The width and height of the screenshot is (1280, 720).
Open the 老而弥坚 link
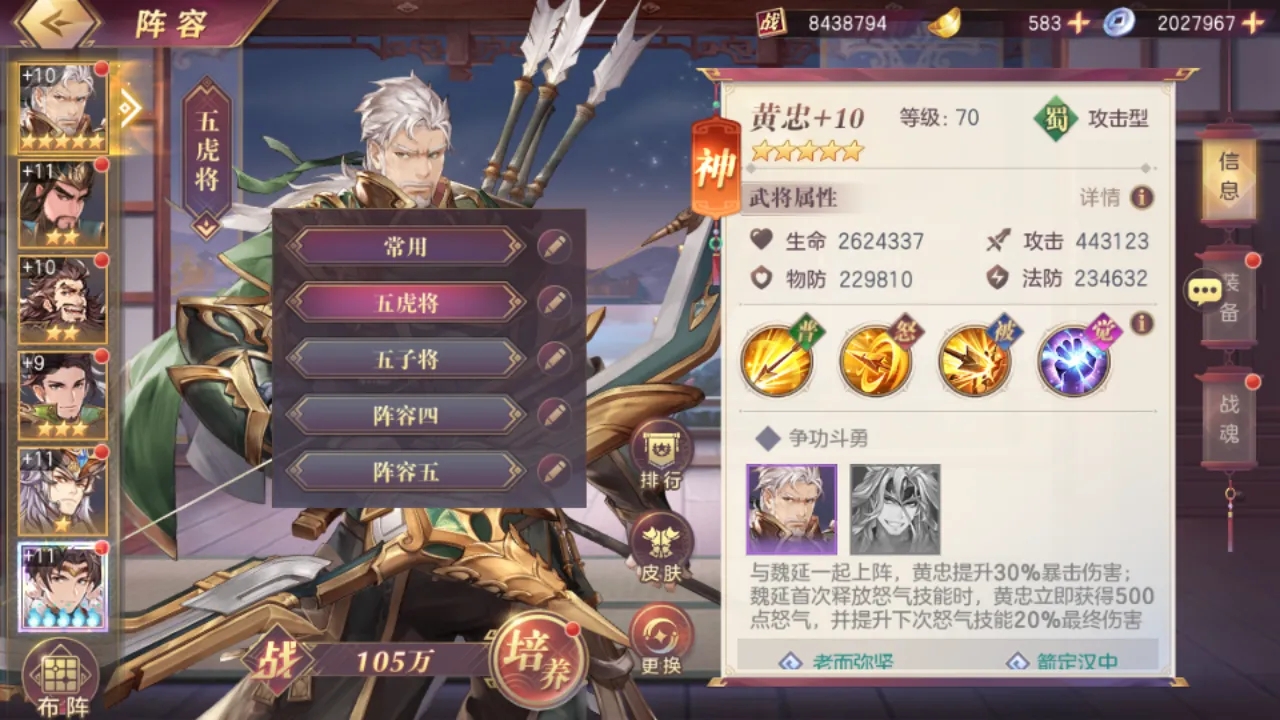(x=835, y=660)
